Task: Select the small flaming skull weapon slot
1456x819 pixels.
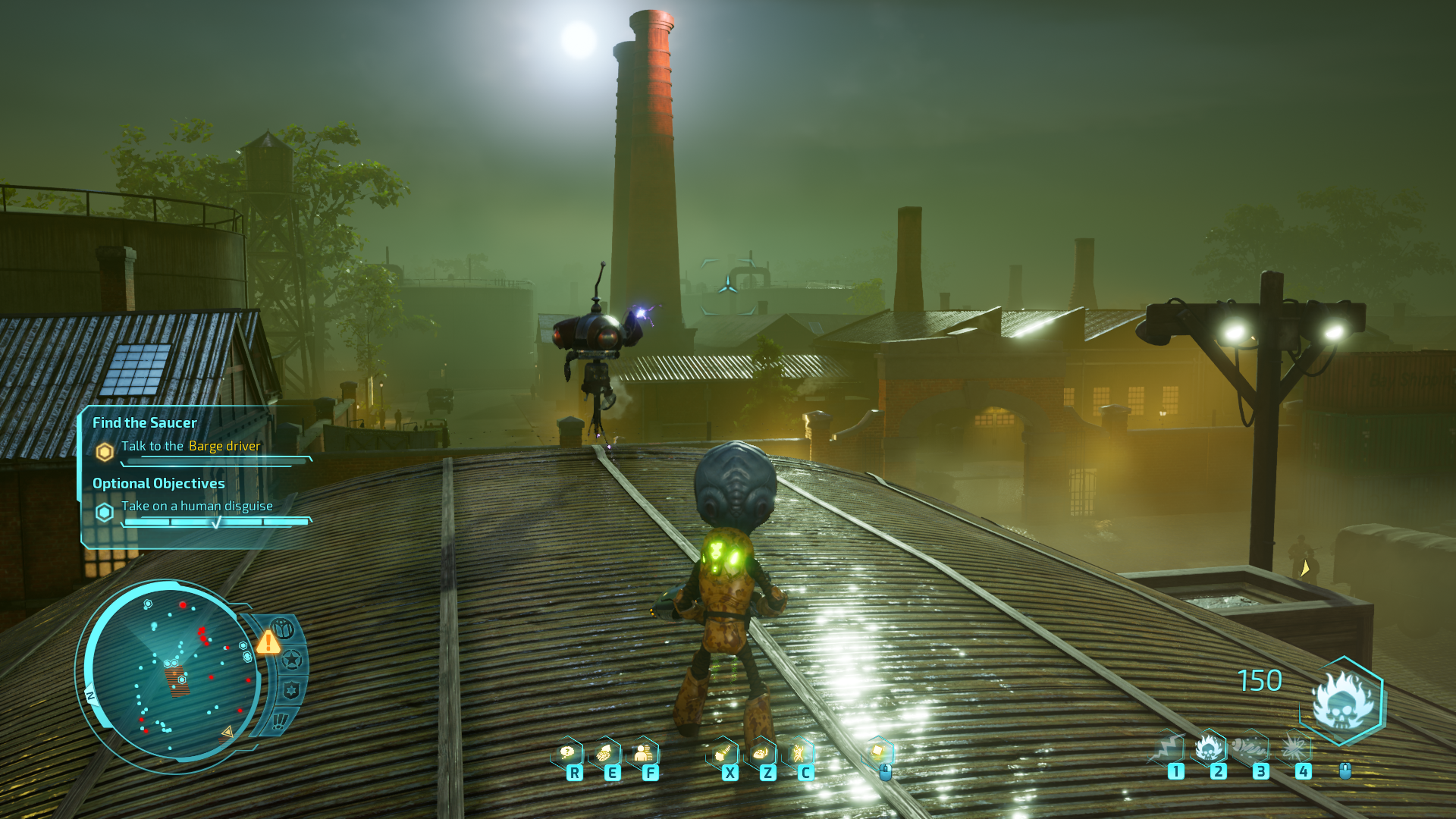Action: tap(1210, 748)
